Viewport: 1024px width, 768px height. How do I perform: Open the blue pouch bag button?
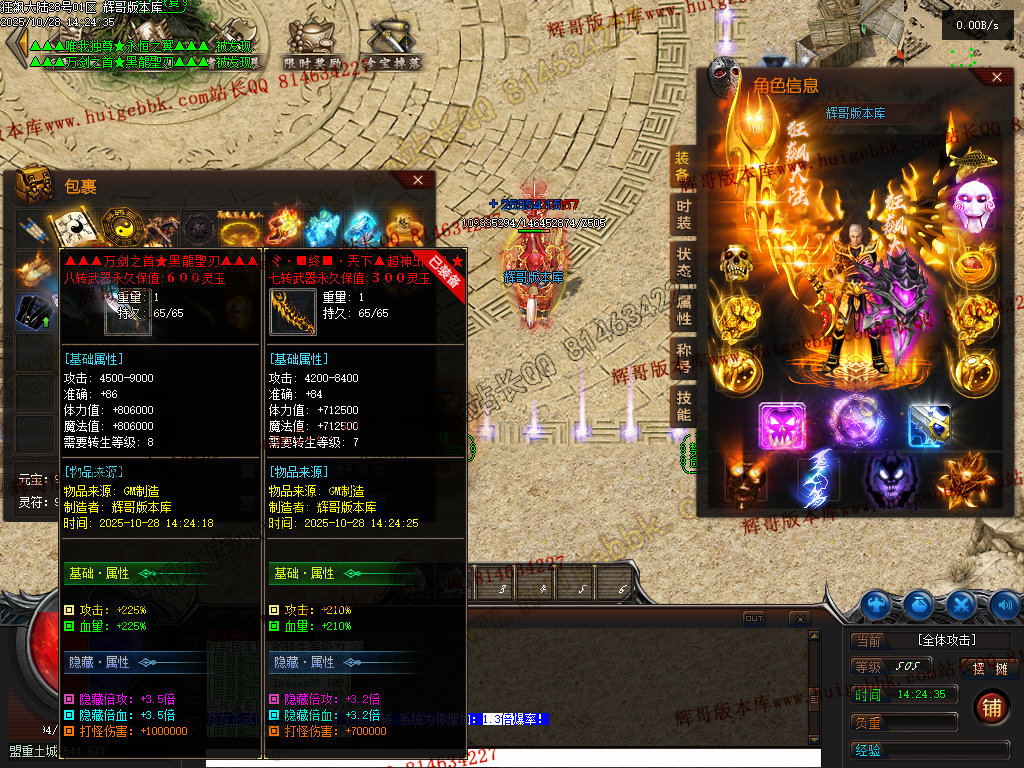coord(919,604)
